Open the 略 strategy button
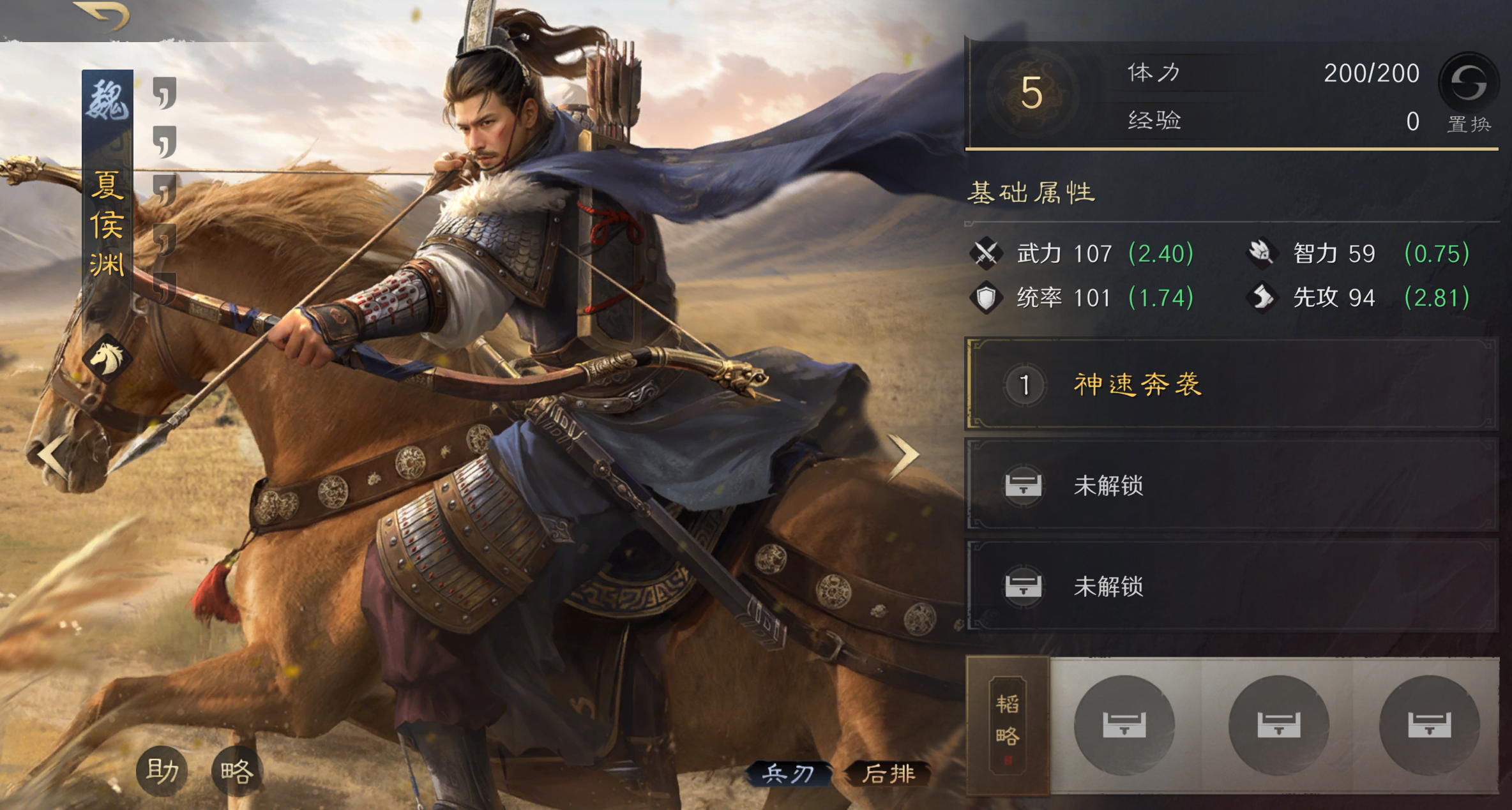 [x=237, y=771]
